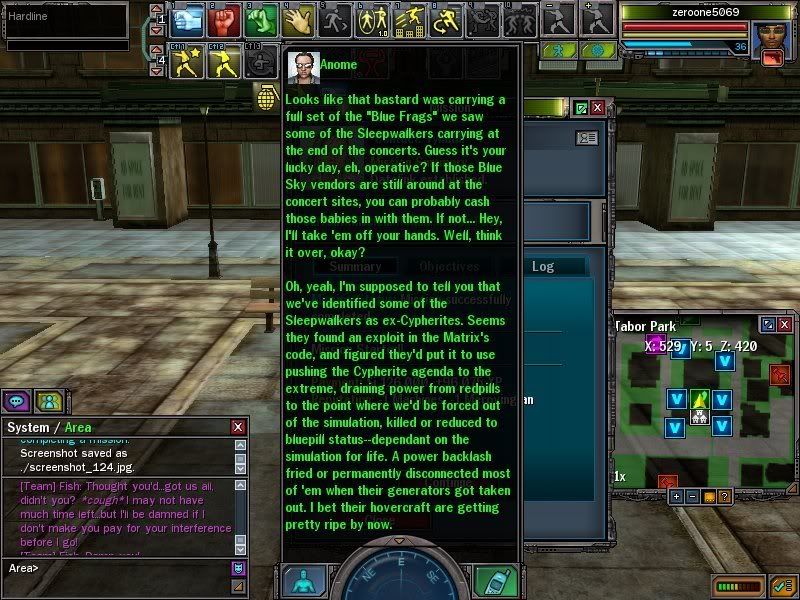Close the System / Area chat window
This screenshot has height=600, width=800.
[x=238, y=427]
